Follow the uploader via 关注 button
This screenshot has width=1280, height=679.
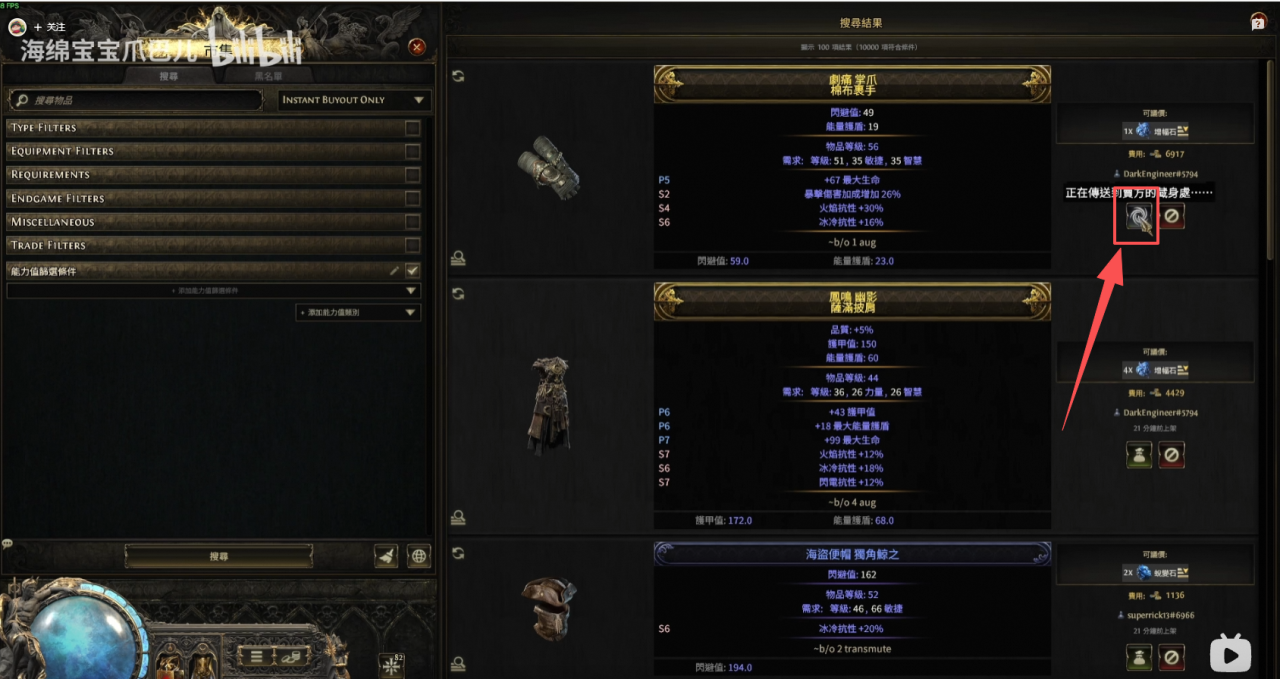click(x=48, y=27)
